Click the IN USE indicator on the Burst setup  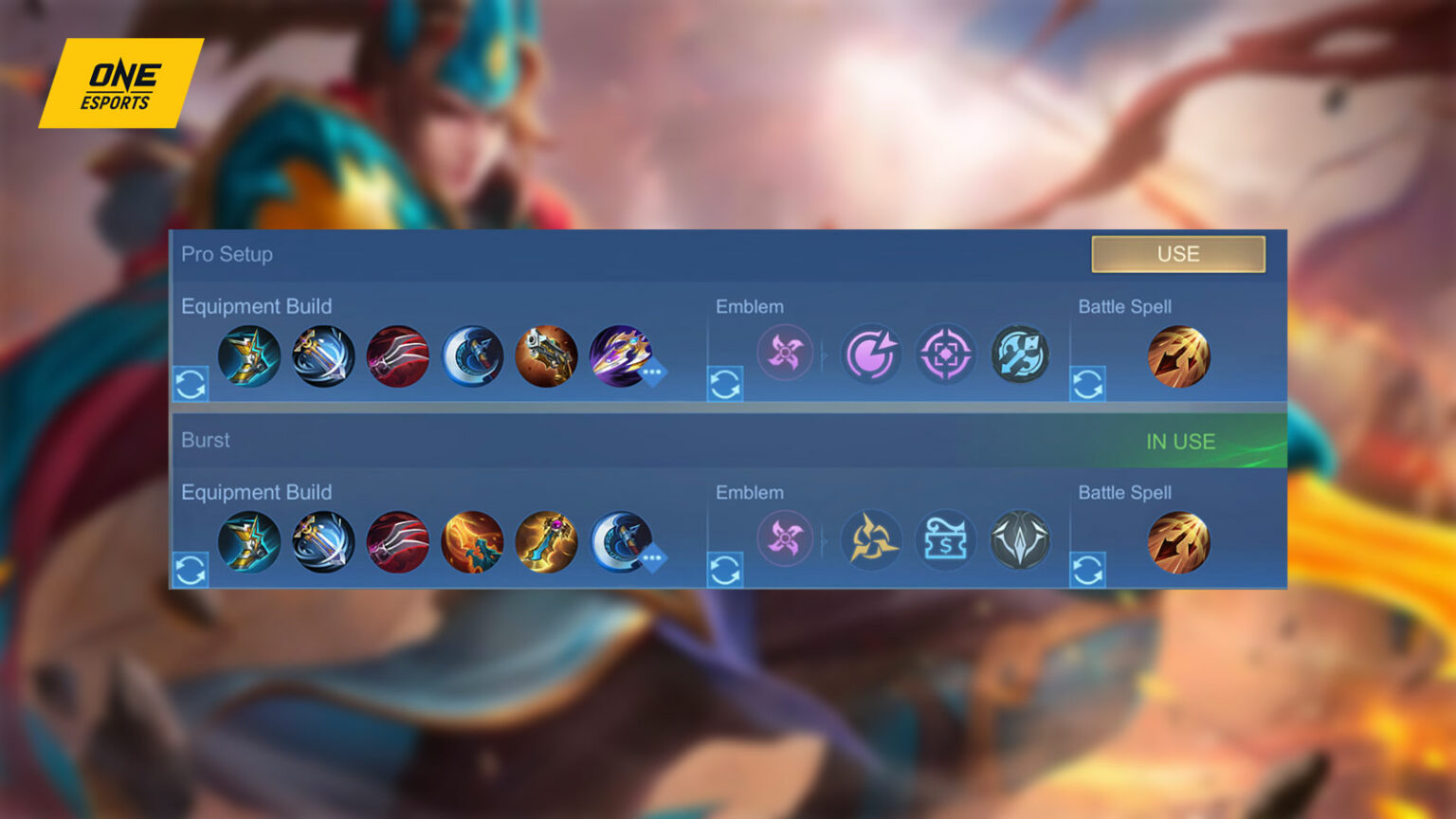(x=1180, y=441)
